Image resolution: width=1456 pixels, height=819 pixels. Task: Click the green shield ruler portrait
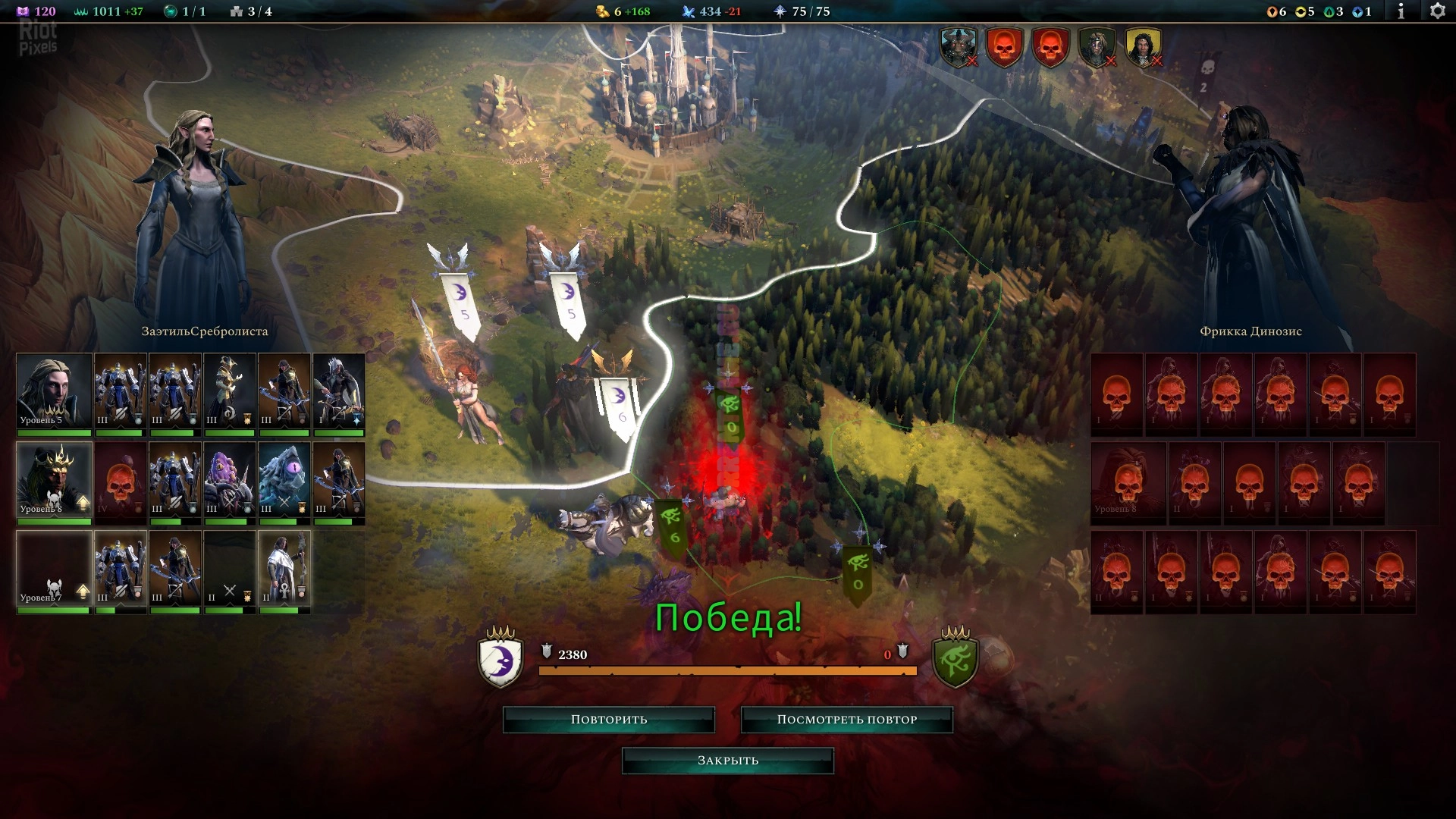1097,47
